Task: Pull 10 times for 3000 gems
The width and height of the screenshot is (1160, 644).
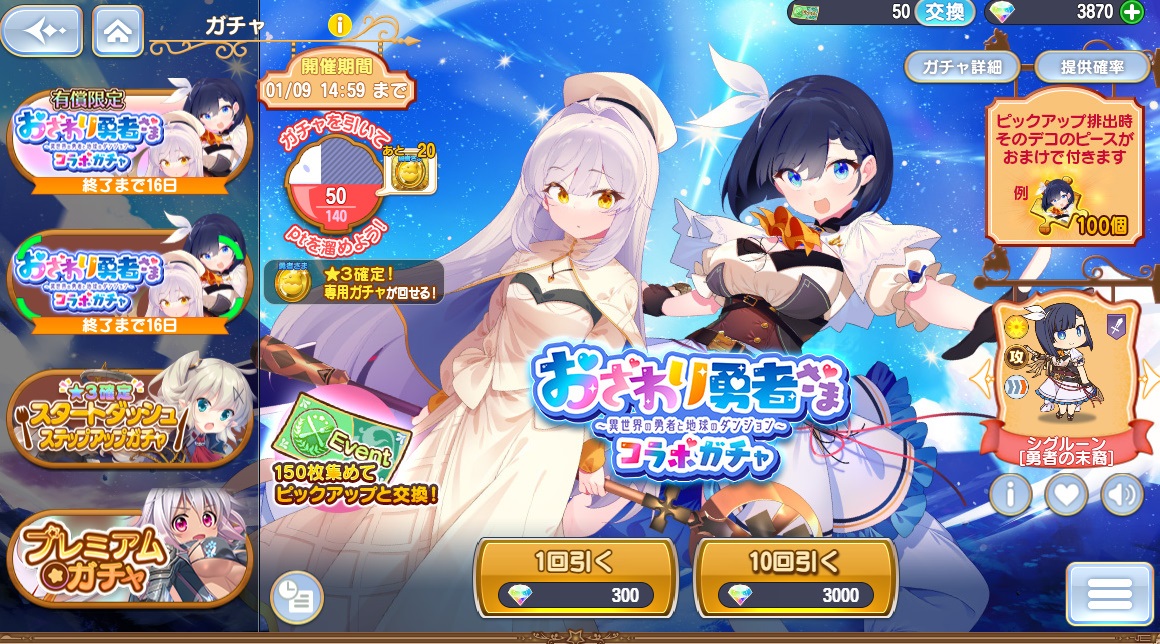Action: click(795, 578)
